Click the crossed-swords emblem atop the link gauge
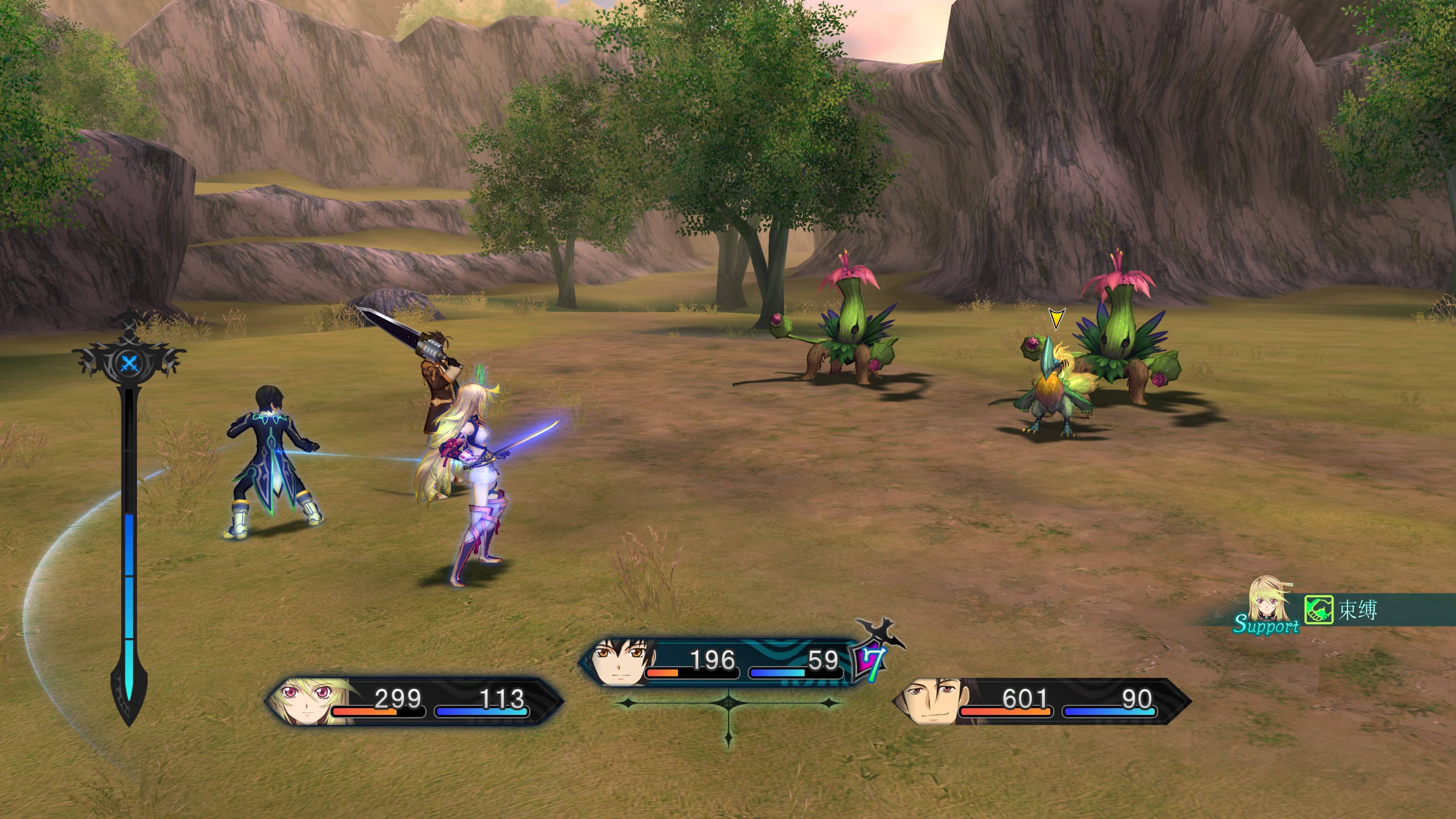1456x819 pixels. [x=129, y=362]
